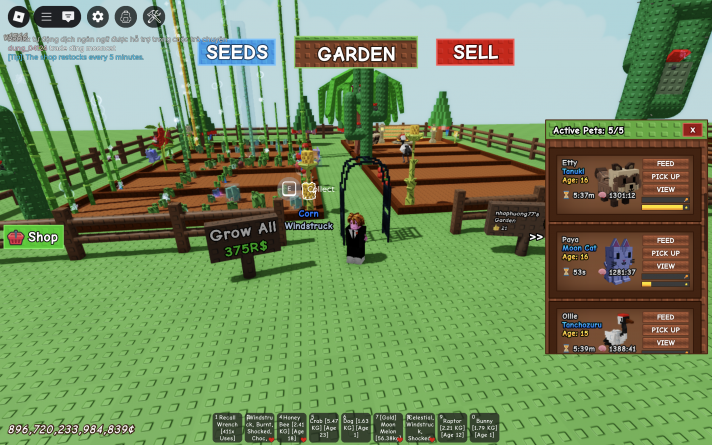The height and width of the screenshot is (445, 712).
Task: Select the Recall Wrench hotbar slot
Action: tap(227, 427)
